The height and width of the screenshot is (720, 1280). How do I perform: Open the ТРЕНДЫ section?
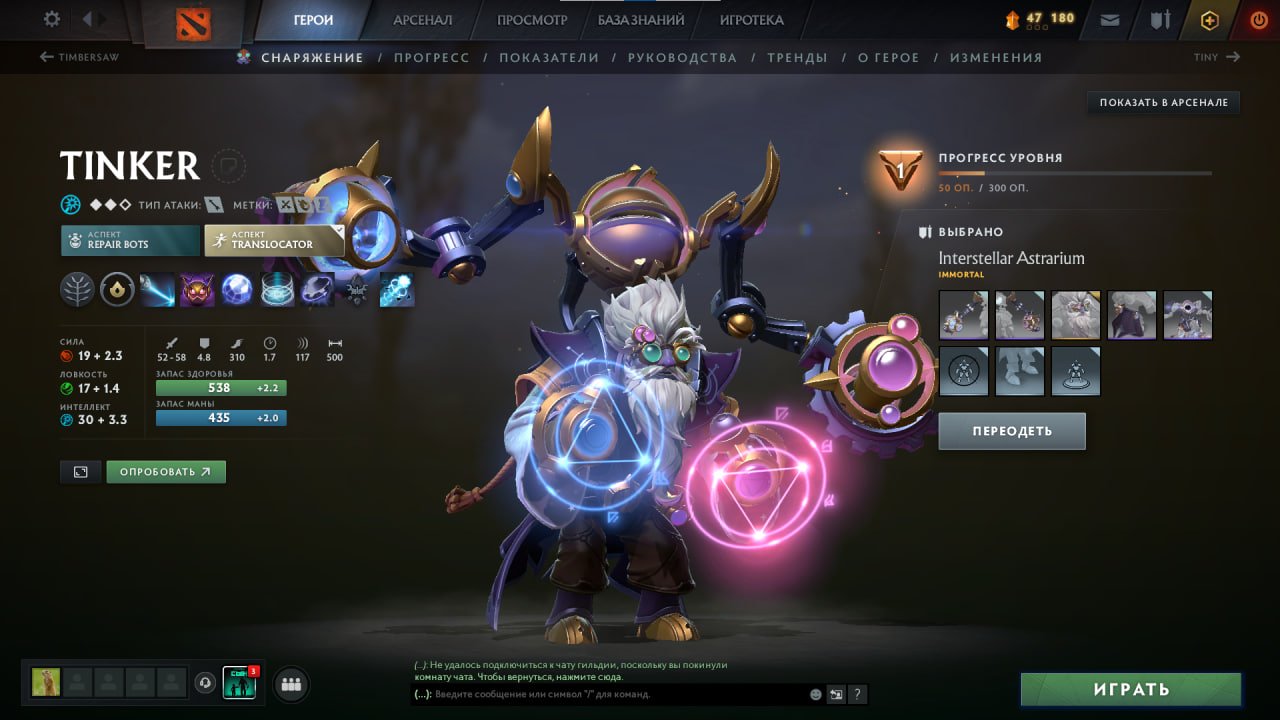tap(797, 57)
